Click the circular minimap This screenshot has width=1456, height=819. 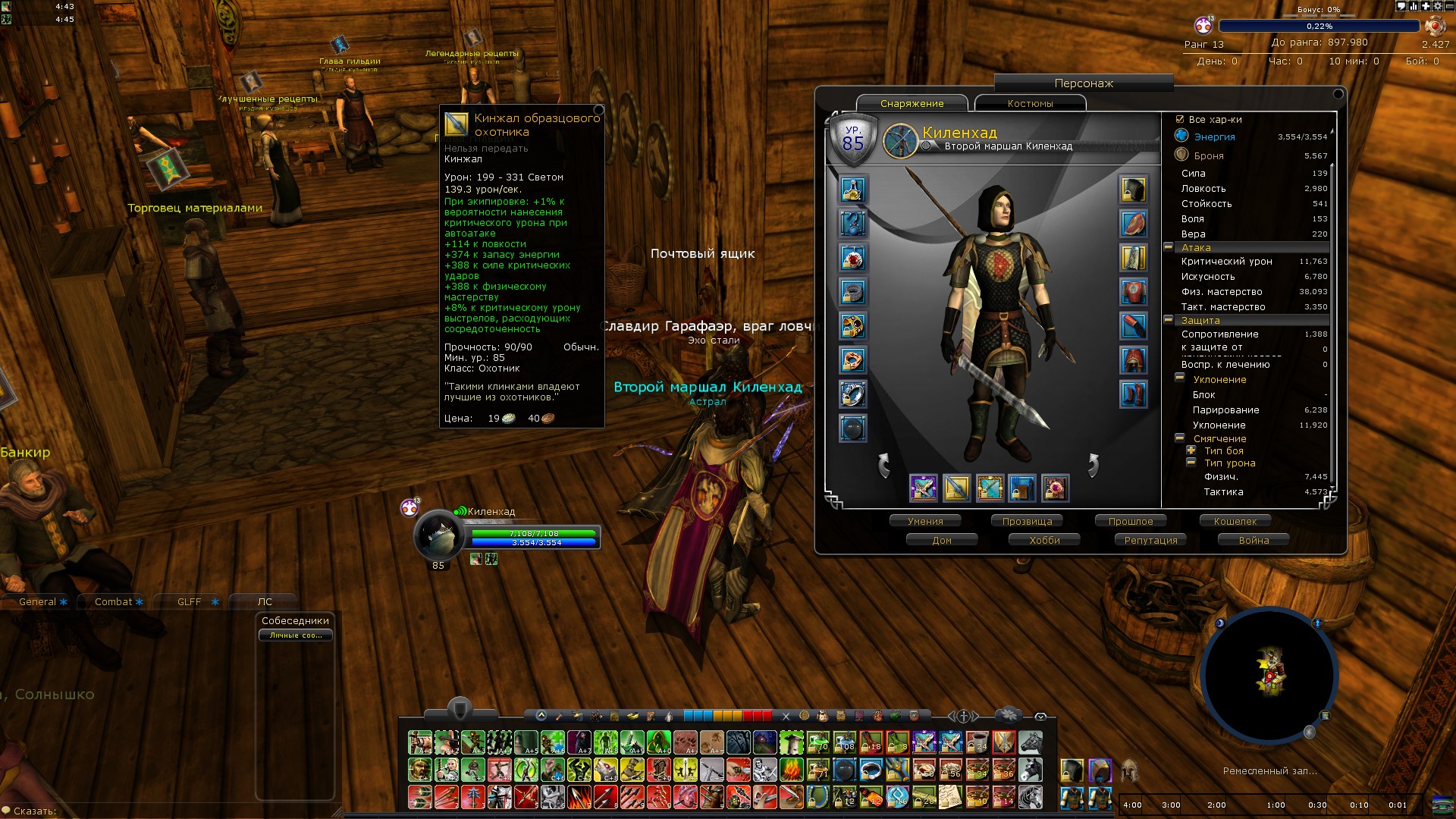[x=1268, y=675]
